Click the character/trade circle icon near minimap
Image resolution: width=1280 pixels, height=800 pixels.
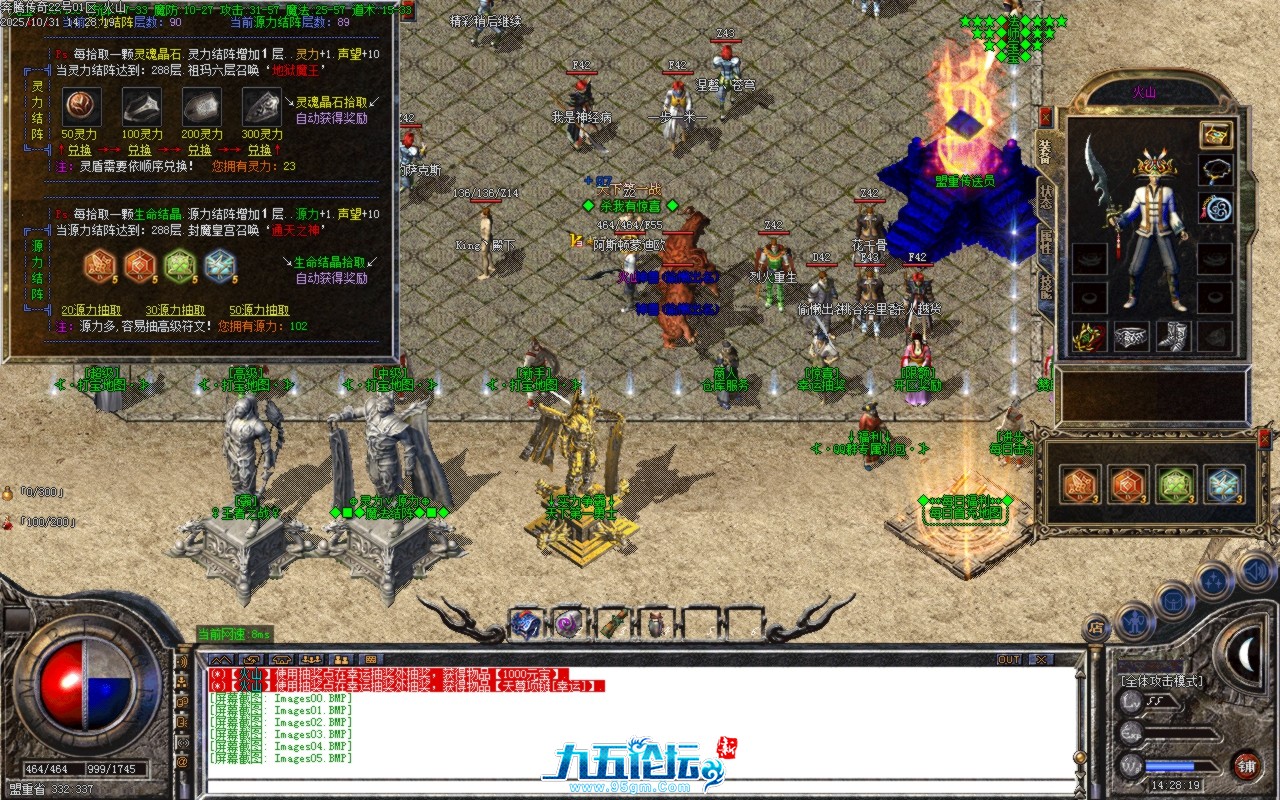pyautogui.click(x=1134, y=621)
